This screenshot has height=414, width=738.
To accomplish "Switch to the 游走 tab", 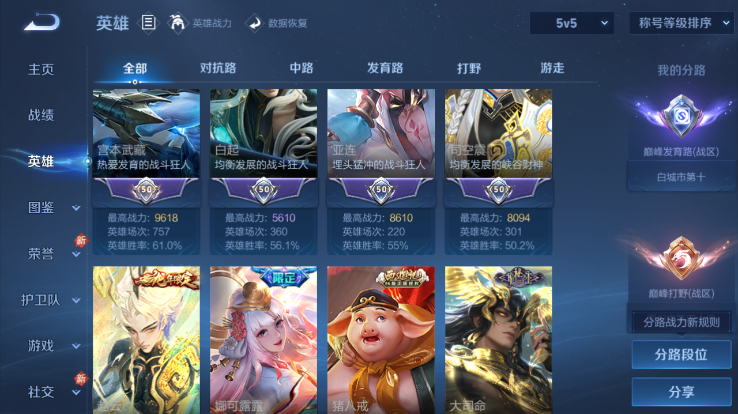I will tap(552, 69).
